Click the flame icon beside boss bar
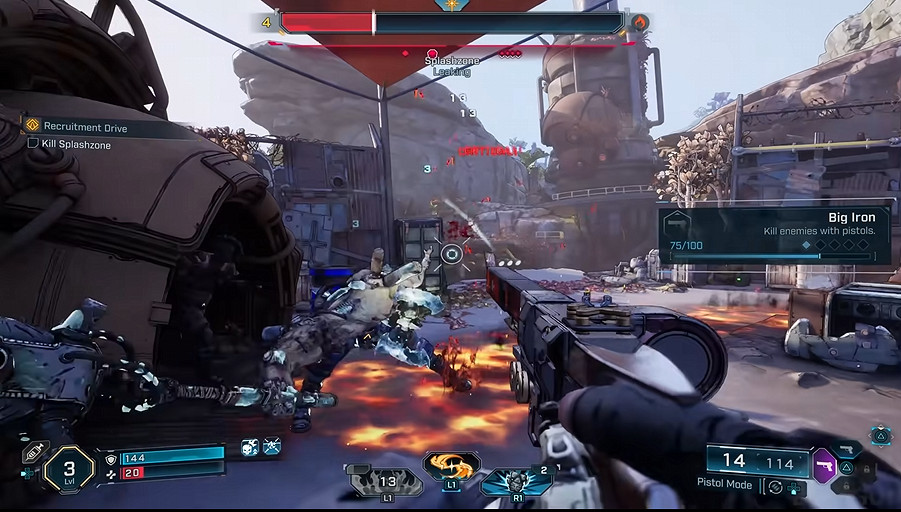Image resolution: width=901 pixels, height=512 pixels. pyautogui.click(x=640, y=22)
